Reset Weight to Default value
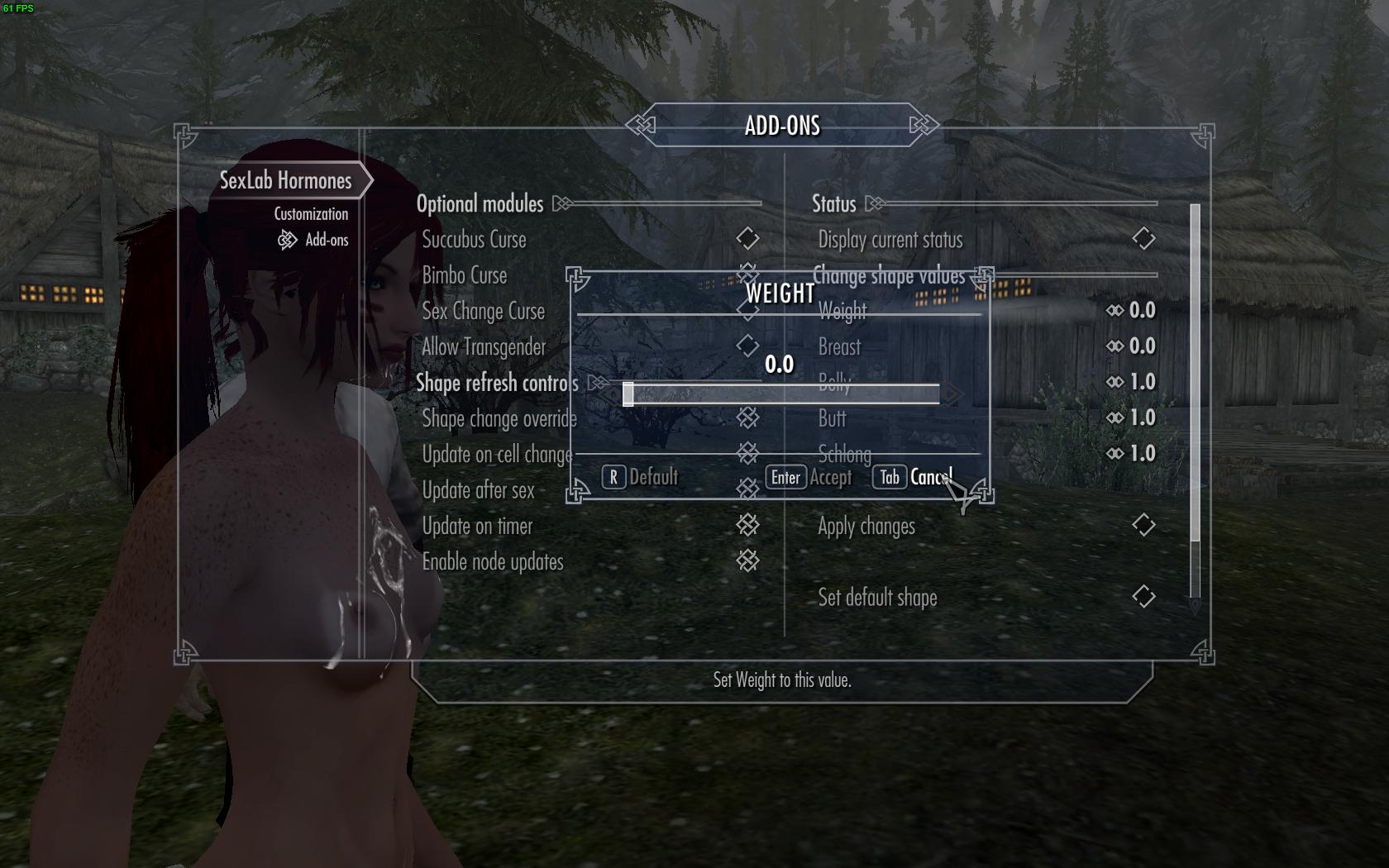1389x868 pixels. click(640, 477)
